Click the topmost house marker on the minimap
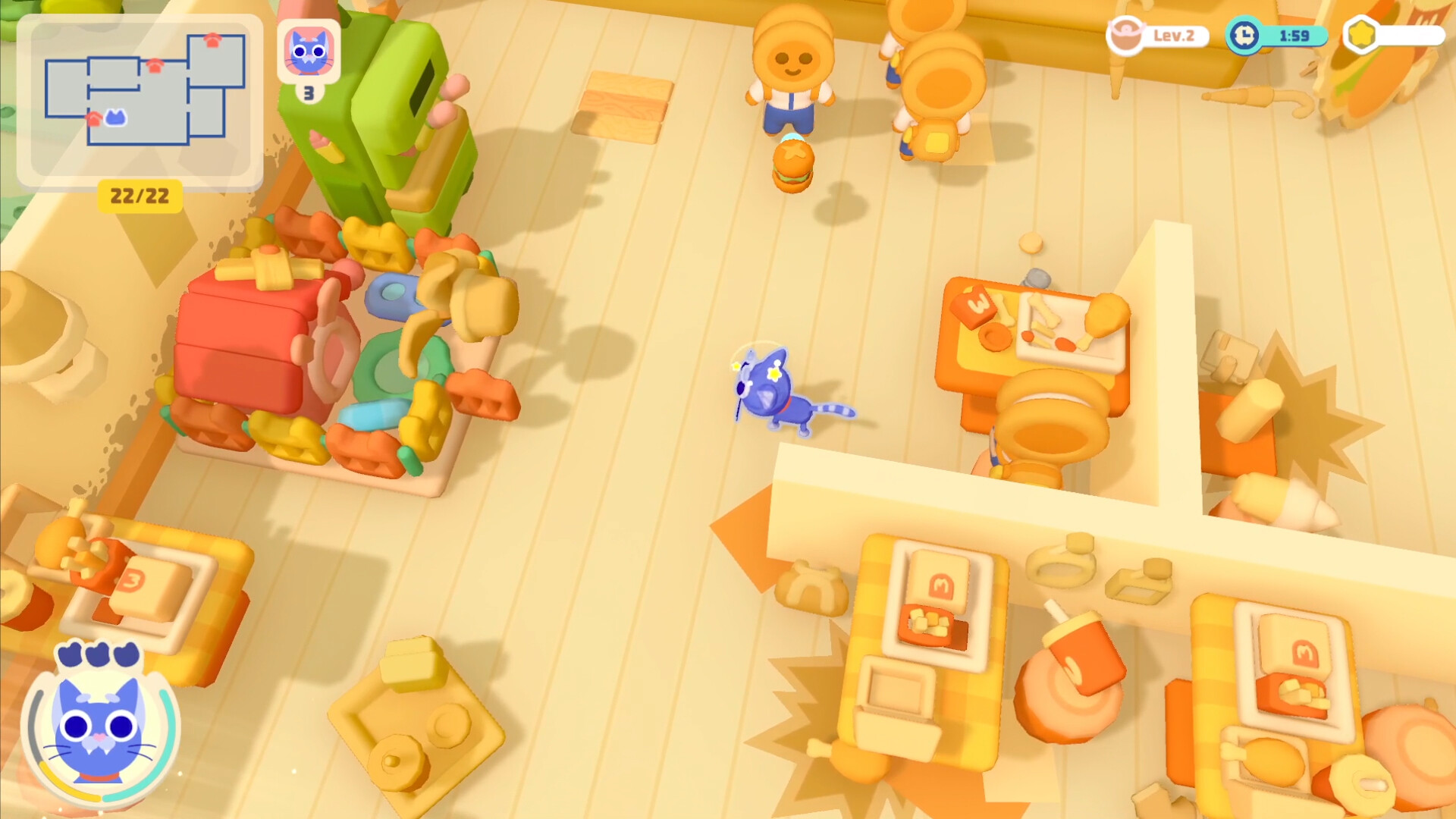Screen dimensions: 1456x819 tap(212, 41)
